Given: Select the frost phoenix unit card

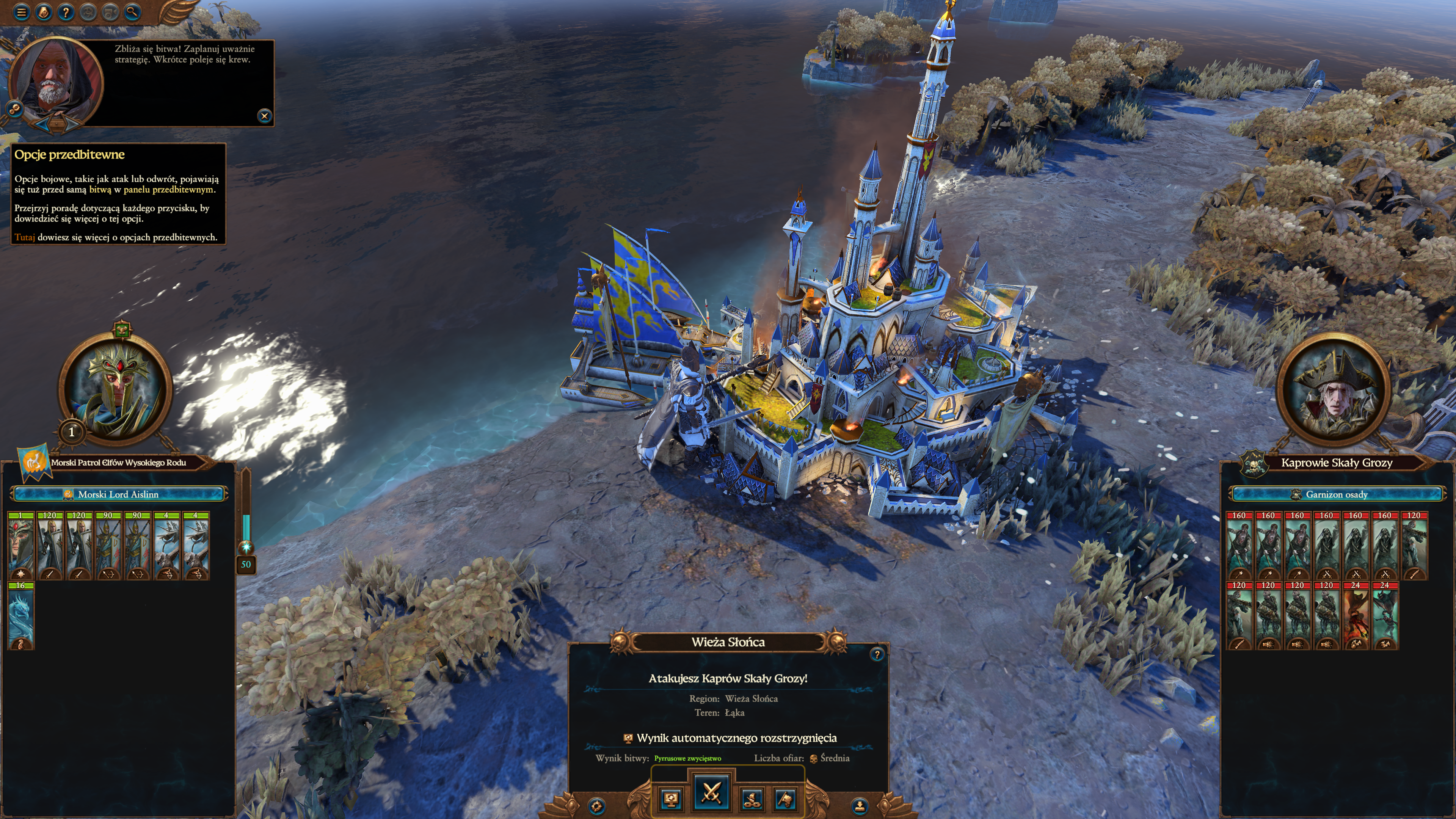Looking at the screenshot, I should (x=21, y=616).
